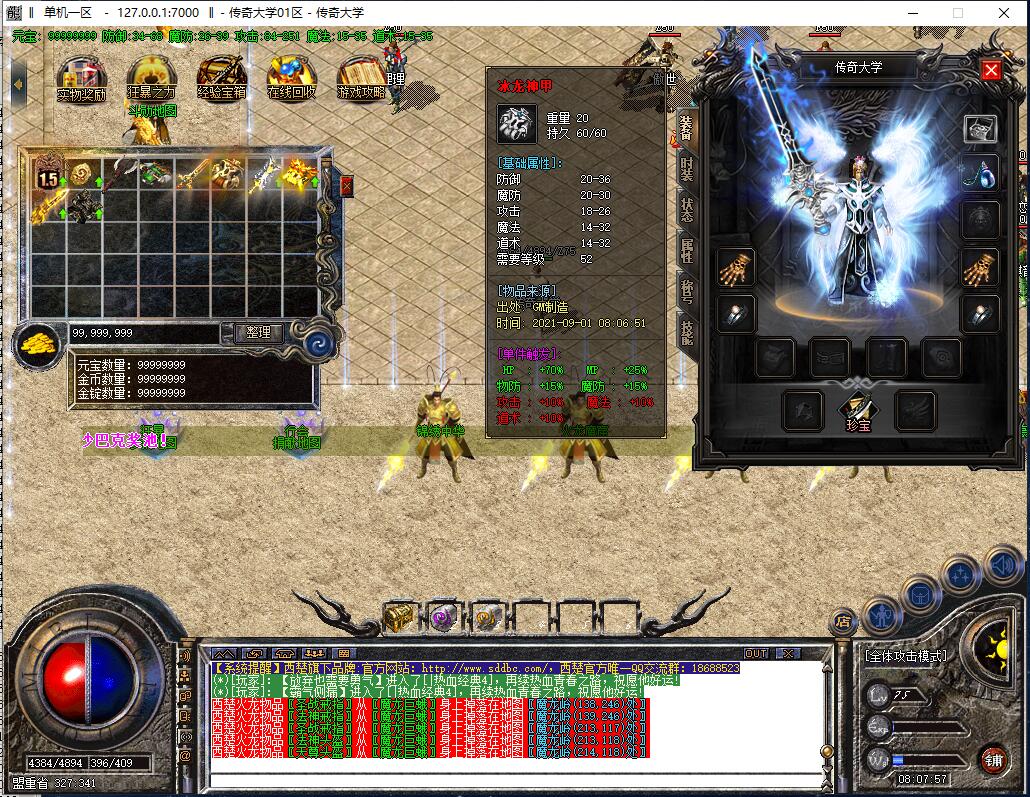
Task: Close the inventory bag panel
Action: pyautogui.click(x=346, y=185)
